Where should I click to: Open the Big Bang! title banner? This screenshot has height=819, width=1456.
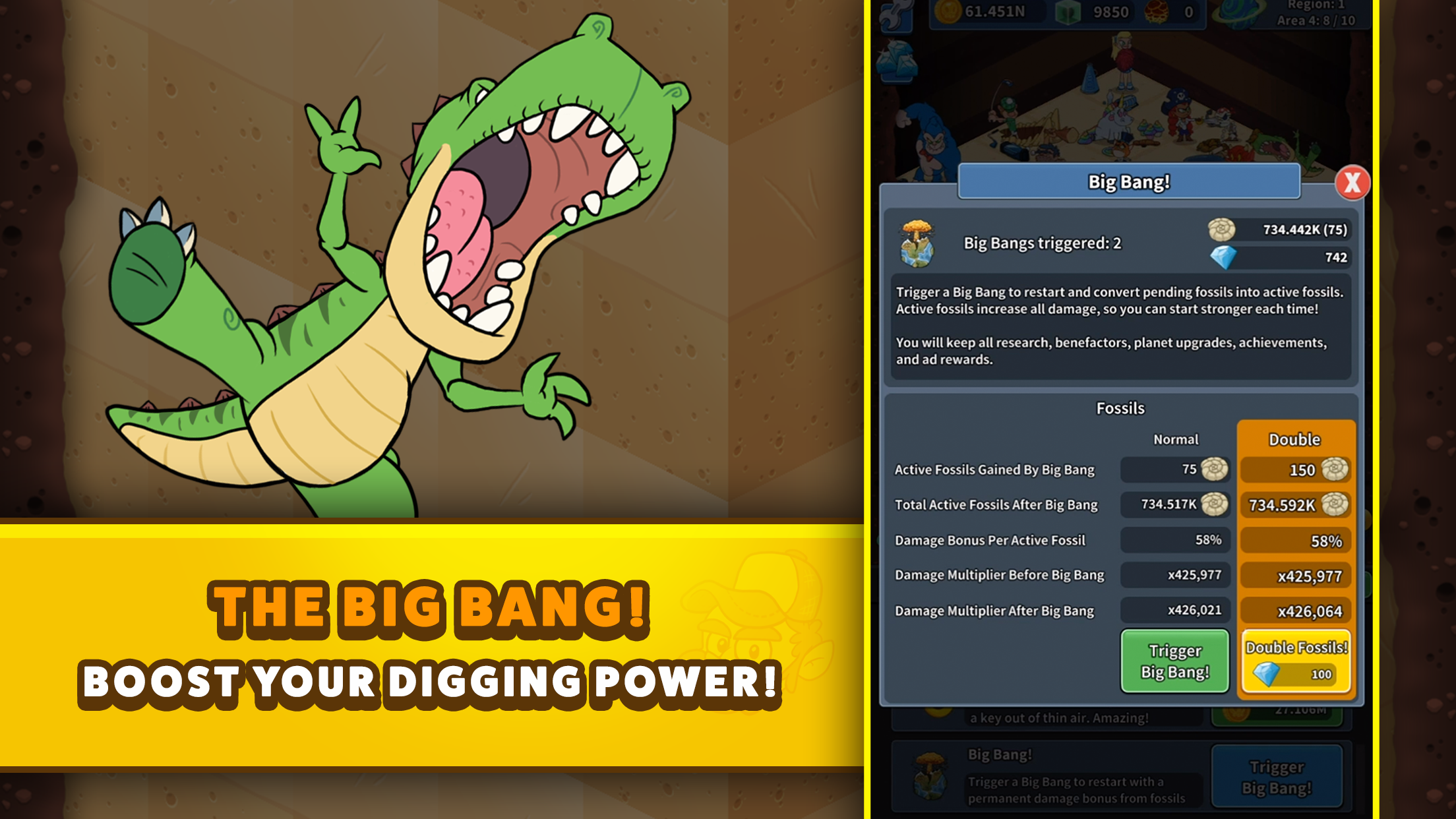[1128, 182]
